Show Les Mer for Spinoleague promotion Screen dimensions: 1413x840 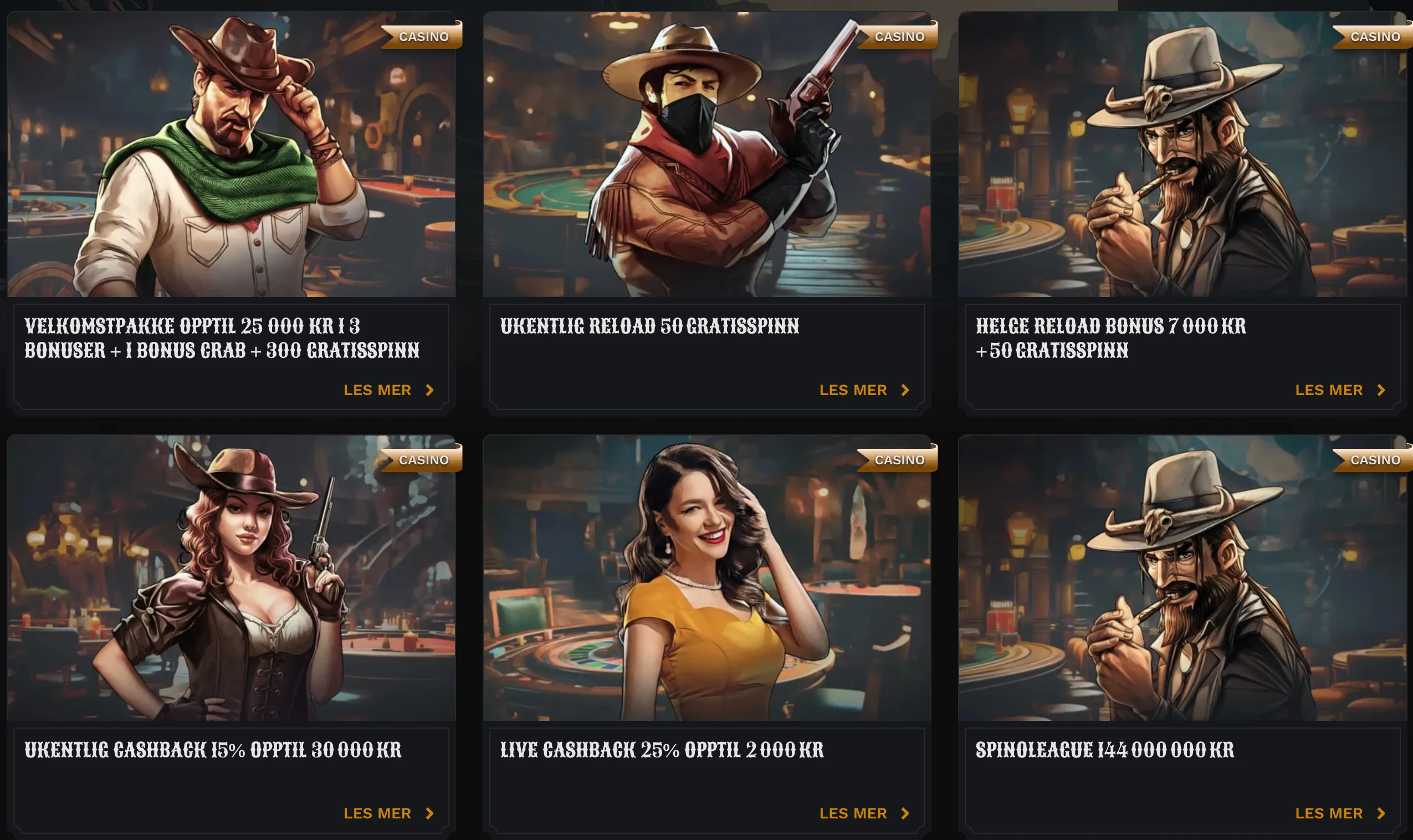click(x=1340, y=813)
